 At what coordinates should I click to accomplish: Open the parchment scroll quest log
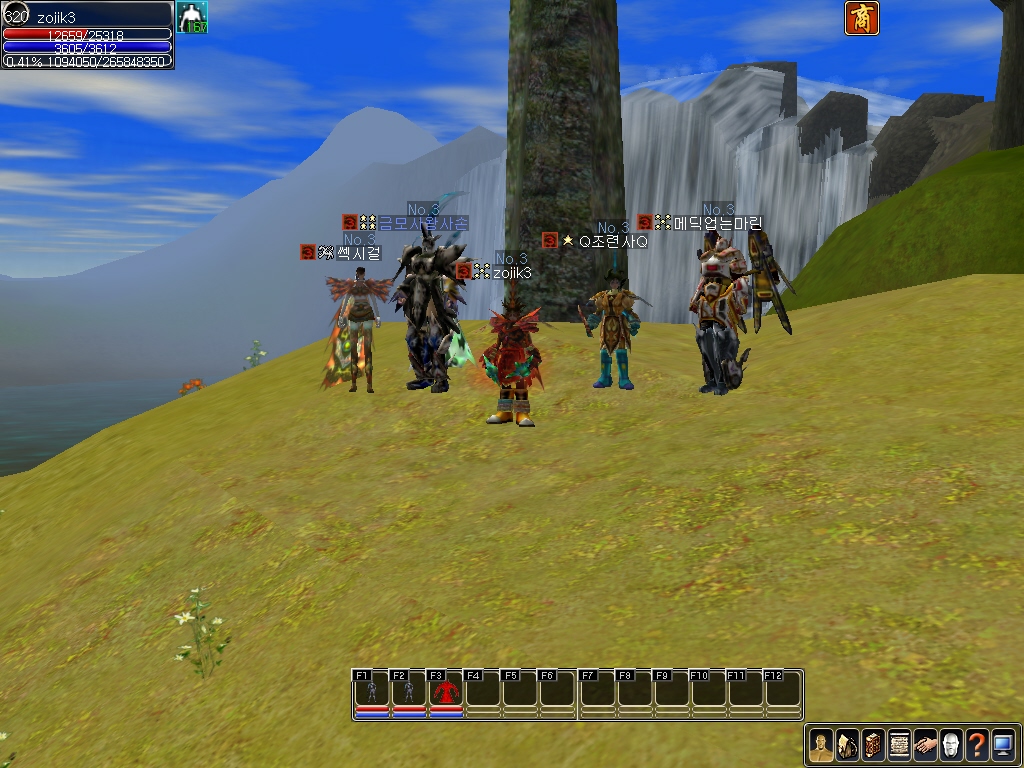click(899, 745)
